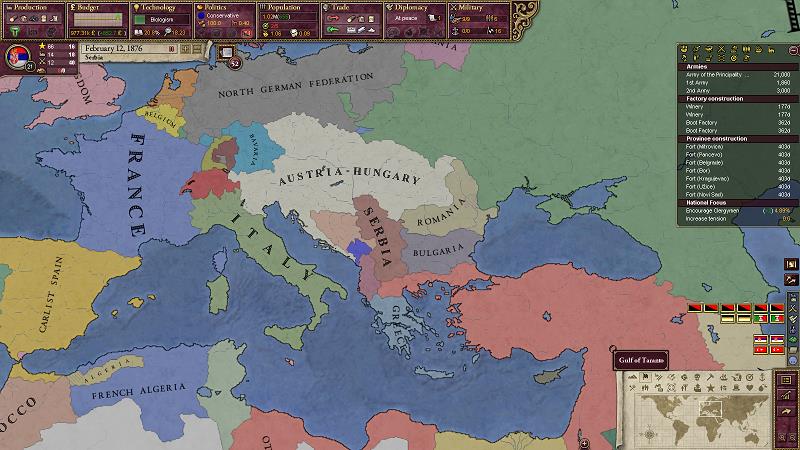
Task: Open the Population tab
Action: (x=287, y=7)
